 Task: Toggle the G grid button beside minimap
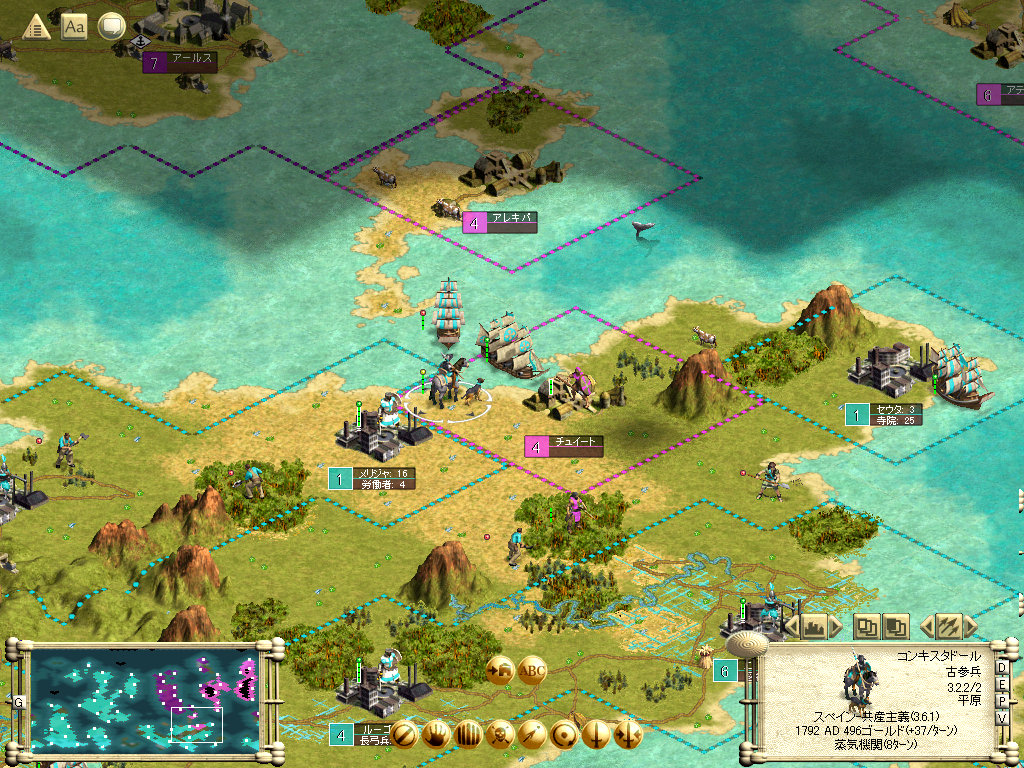(x=18, y=701)
